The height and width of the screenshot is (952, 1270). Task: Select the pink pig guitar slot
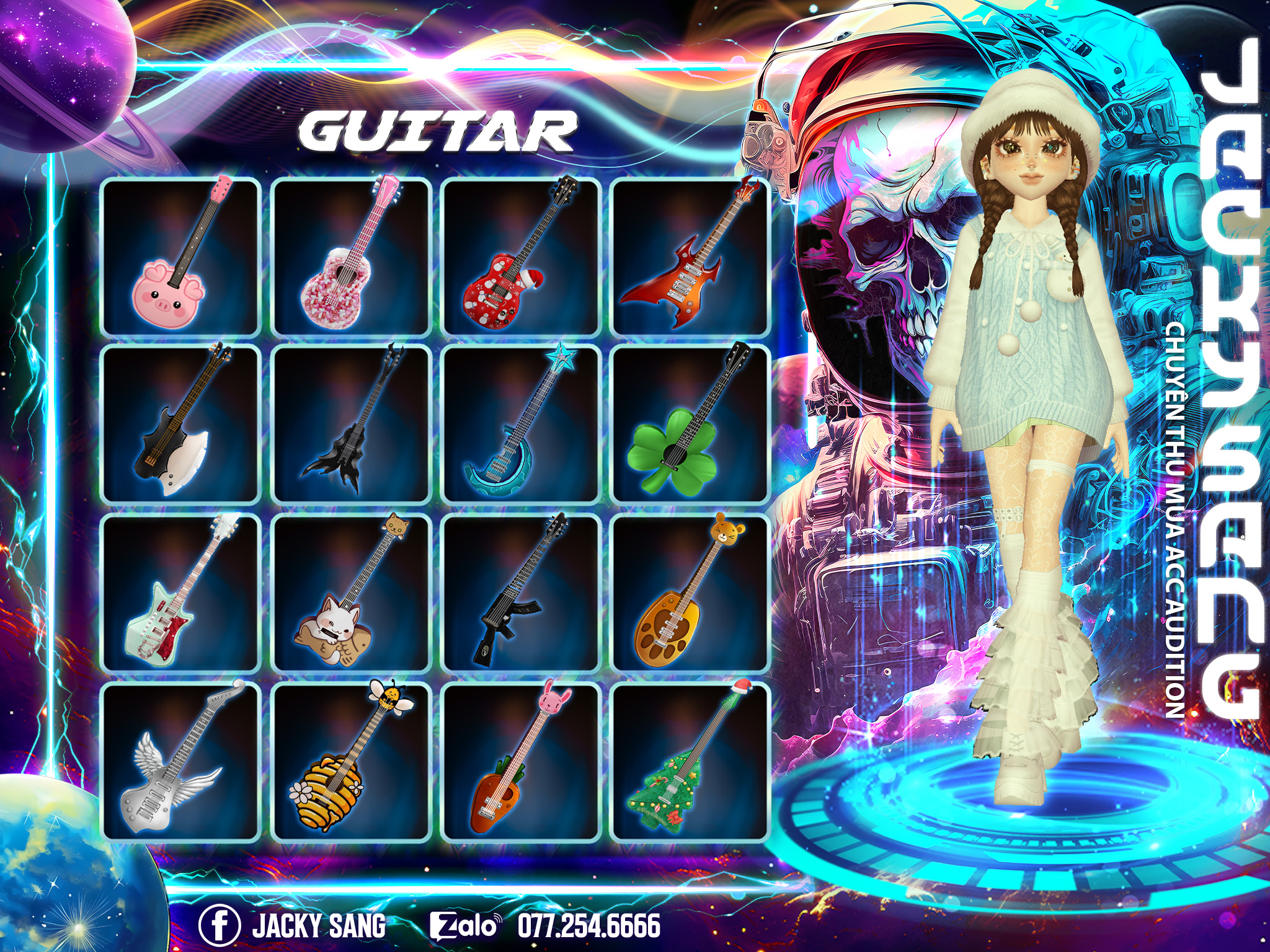tap(180, 257)
